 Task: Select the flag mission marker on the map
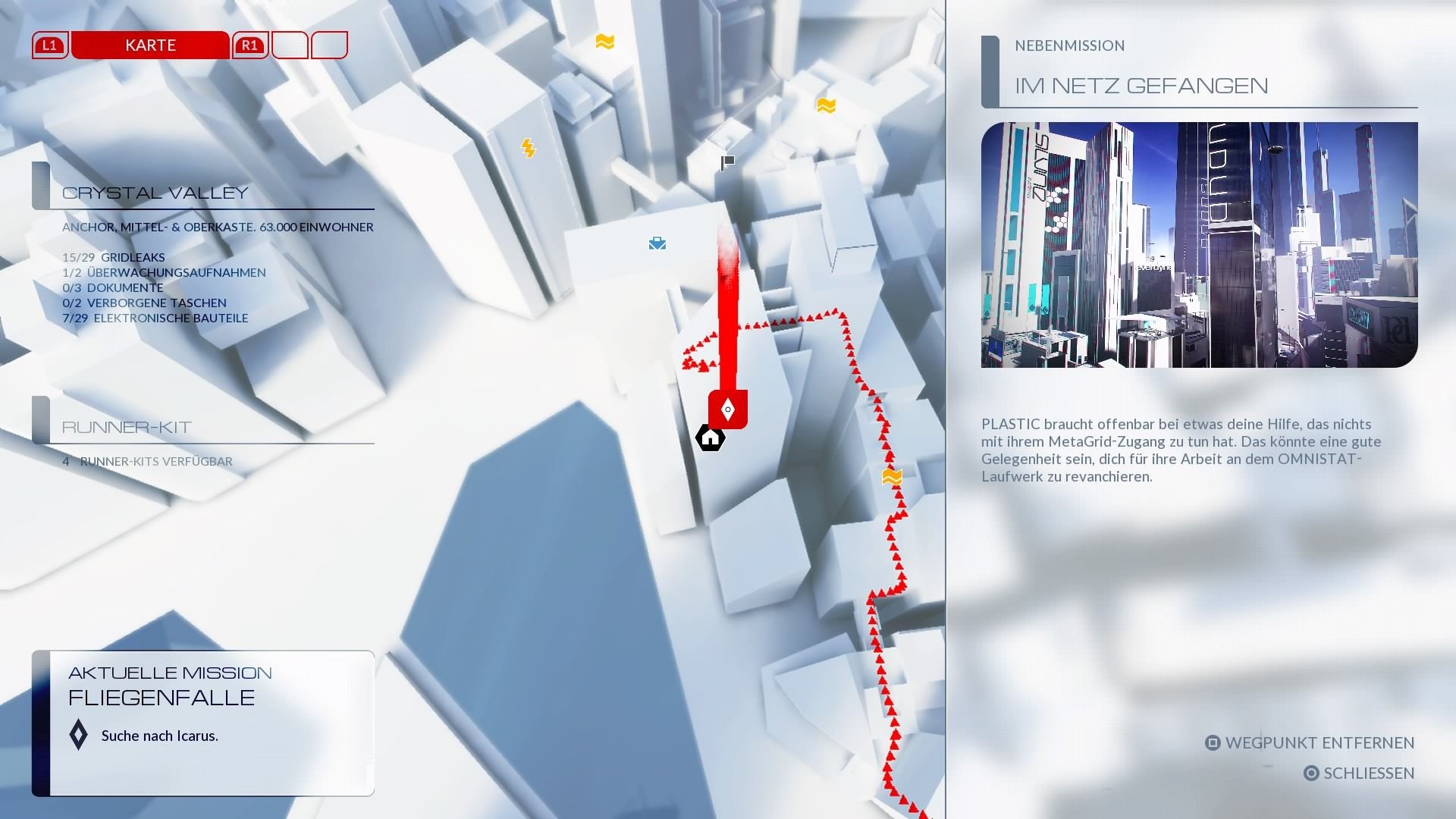coord(726,162)
